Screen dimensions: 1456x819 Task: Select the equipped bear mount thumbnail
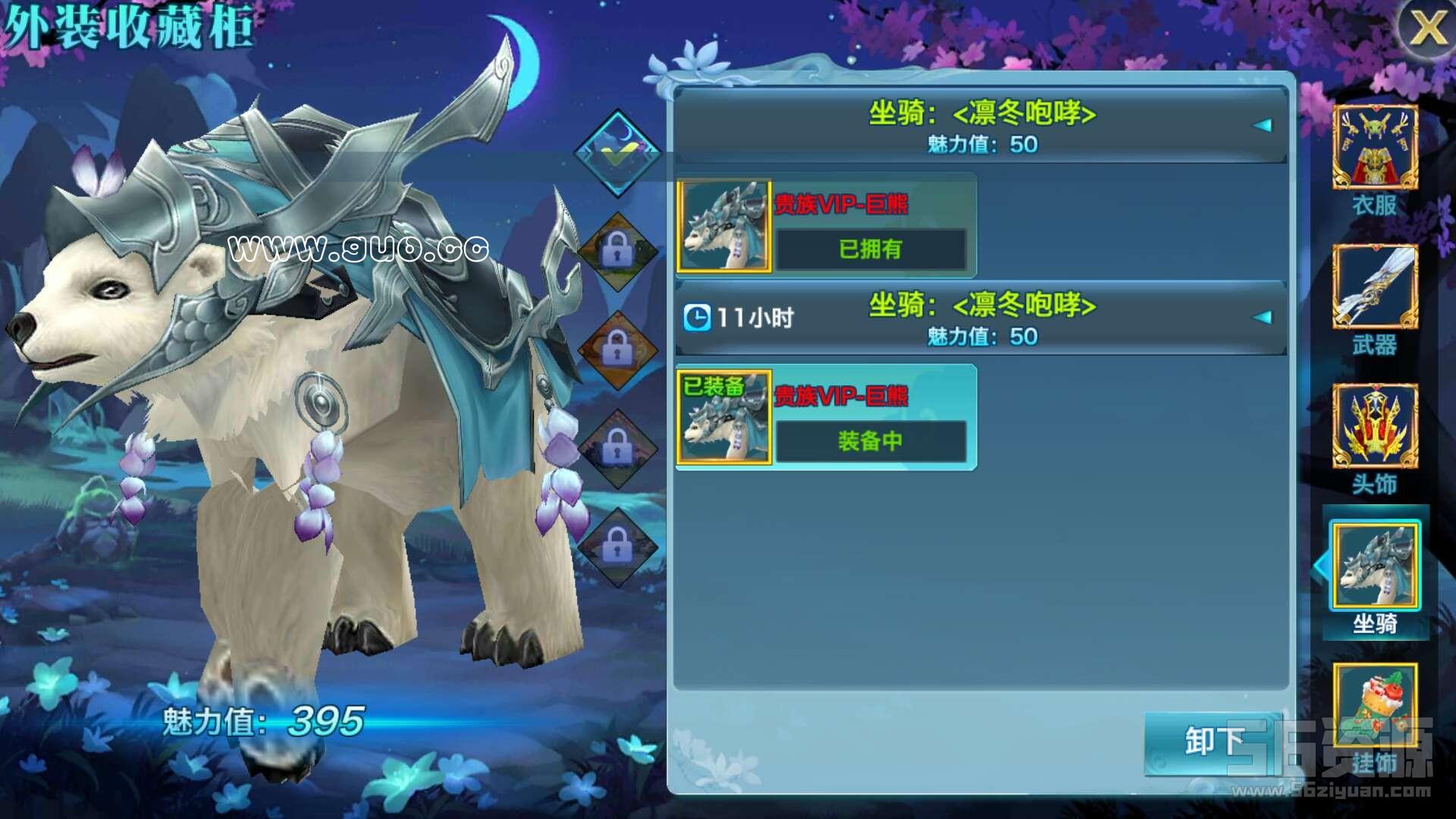coord(723,417)
